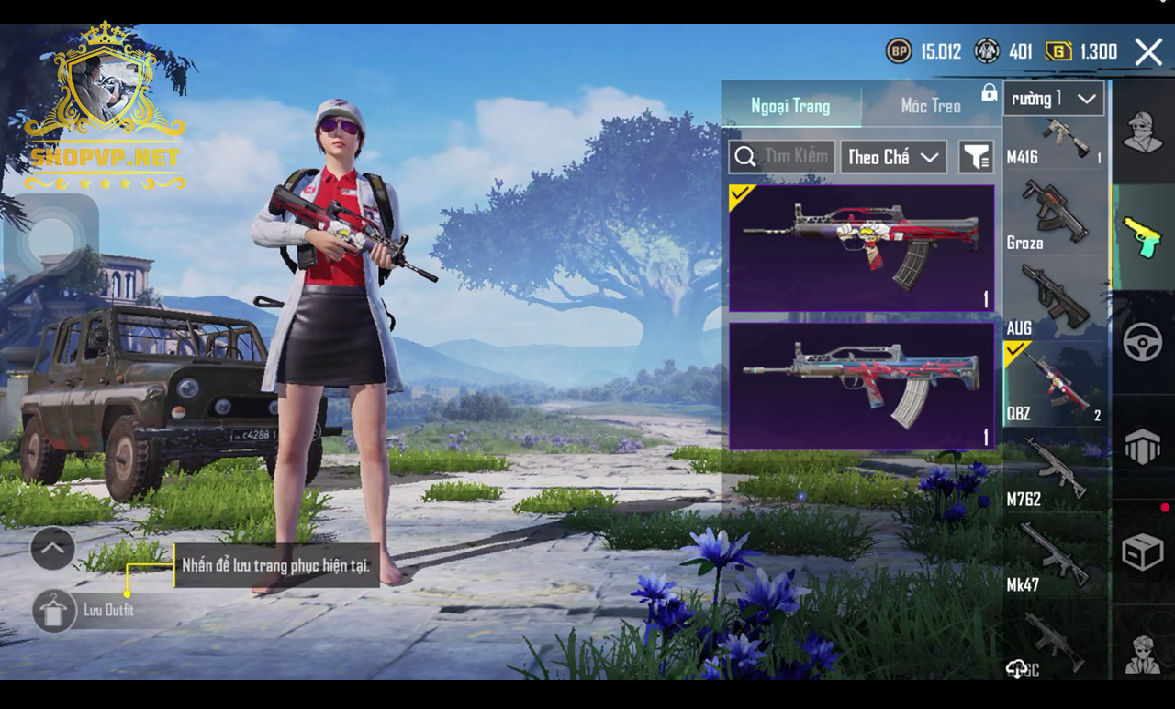Open the character outfit category icon
The height and width of the screenshot is (709, 1175).
[1143, 133]
